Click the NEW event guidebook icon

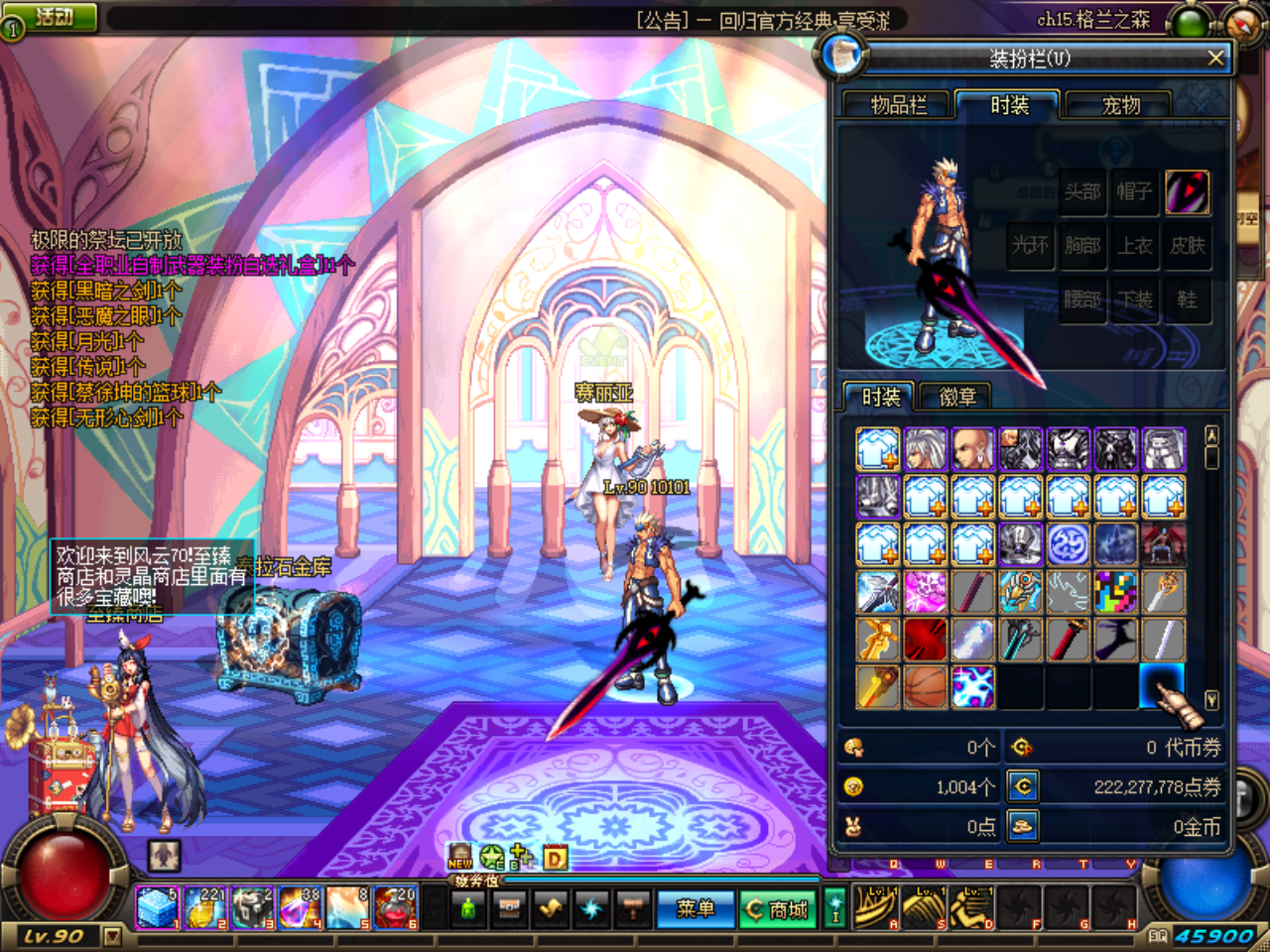(x=459, y=855)
